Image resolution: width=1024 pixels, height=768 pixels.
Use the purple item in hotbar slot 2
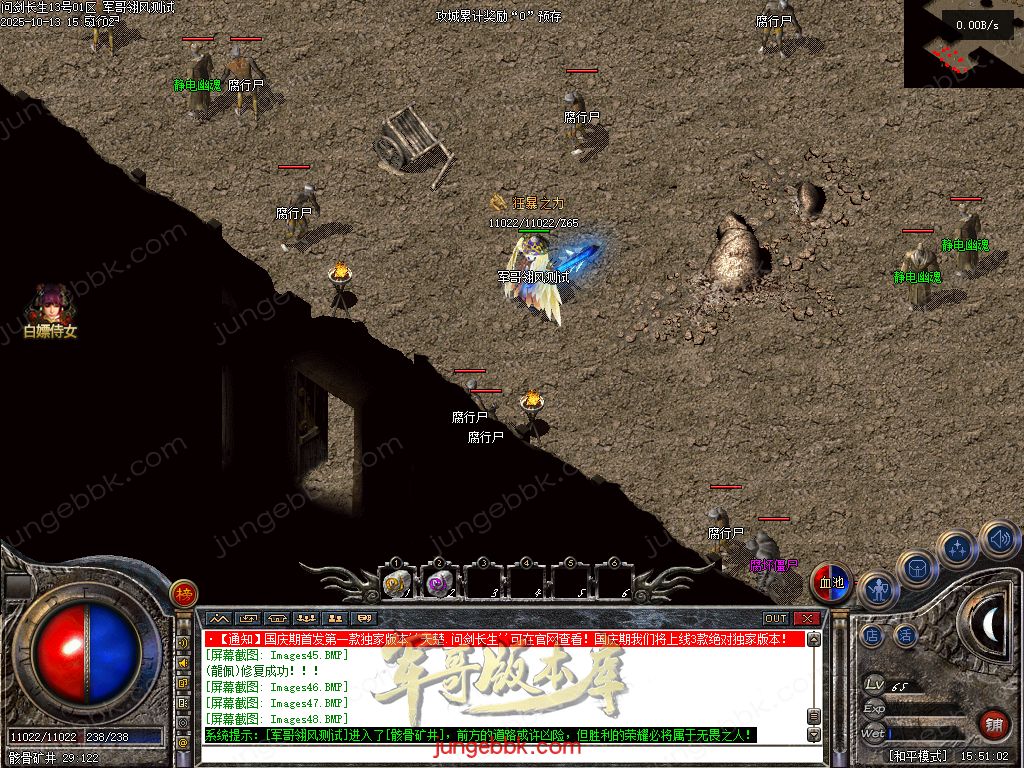pyautogui.click(x=439, y=584)
